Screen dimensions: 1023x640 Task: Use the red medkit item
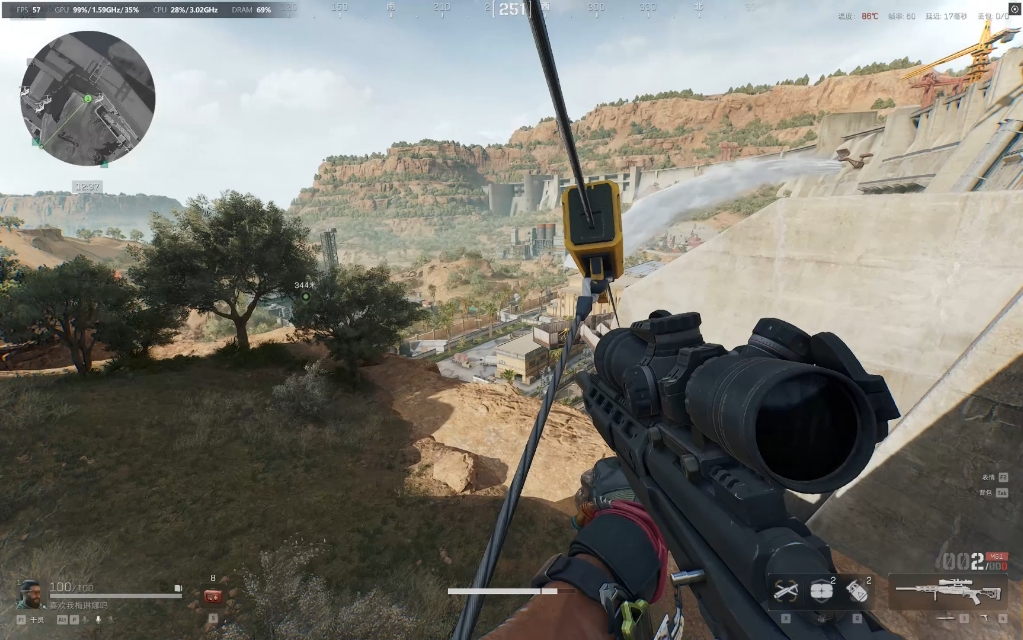pyautogui.click(x=213, y=596)
